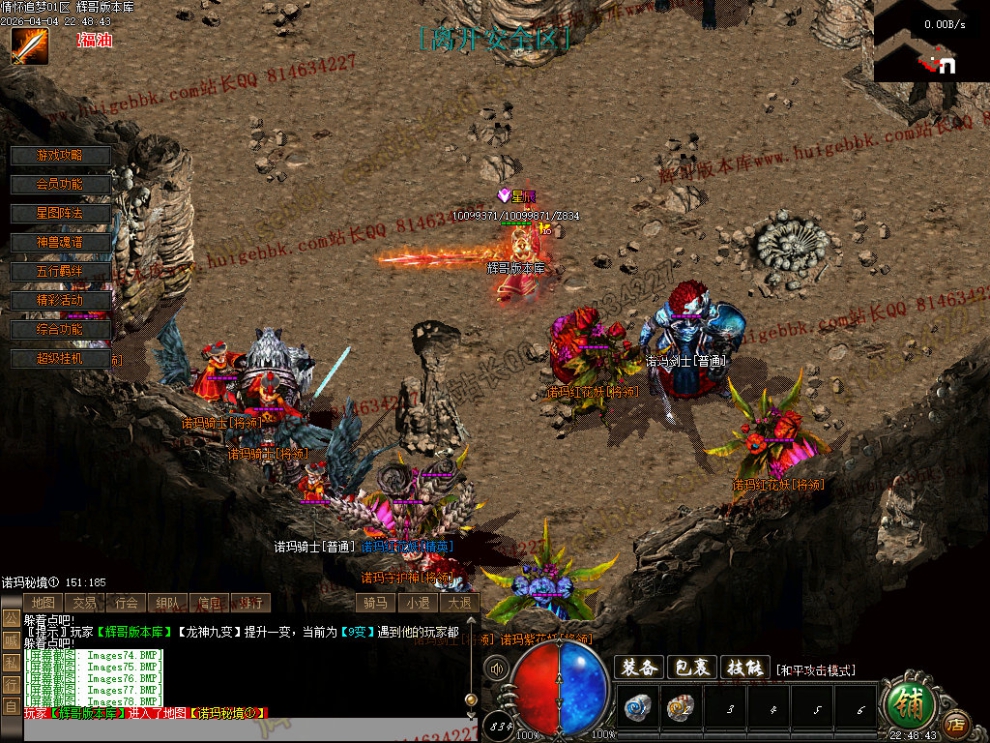This screenshot has width=990, height=743.
Task: Open the 装备 equipment panel
Action: (x=638, y=668)
